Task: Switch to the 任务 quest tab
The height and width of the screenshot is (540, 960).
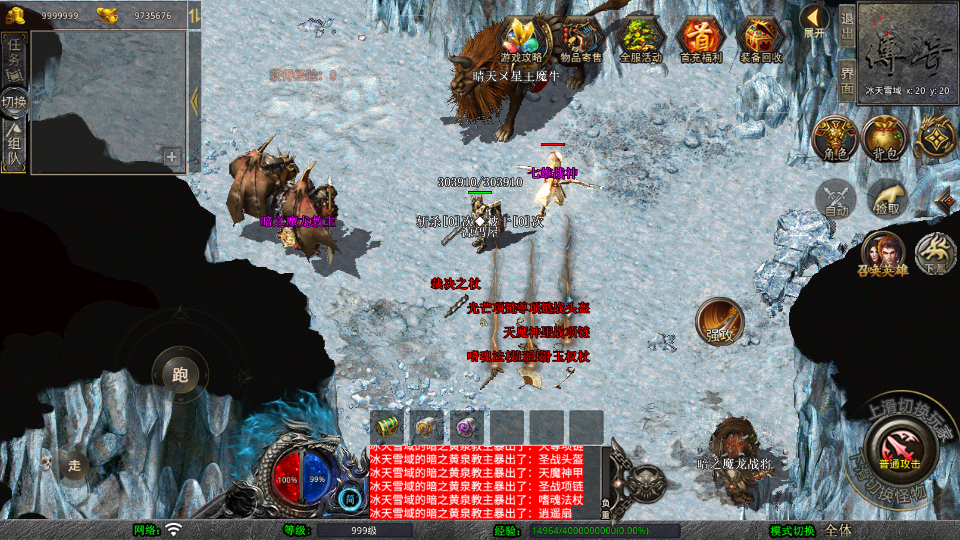Action: click(14, 54)
